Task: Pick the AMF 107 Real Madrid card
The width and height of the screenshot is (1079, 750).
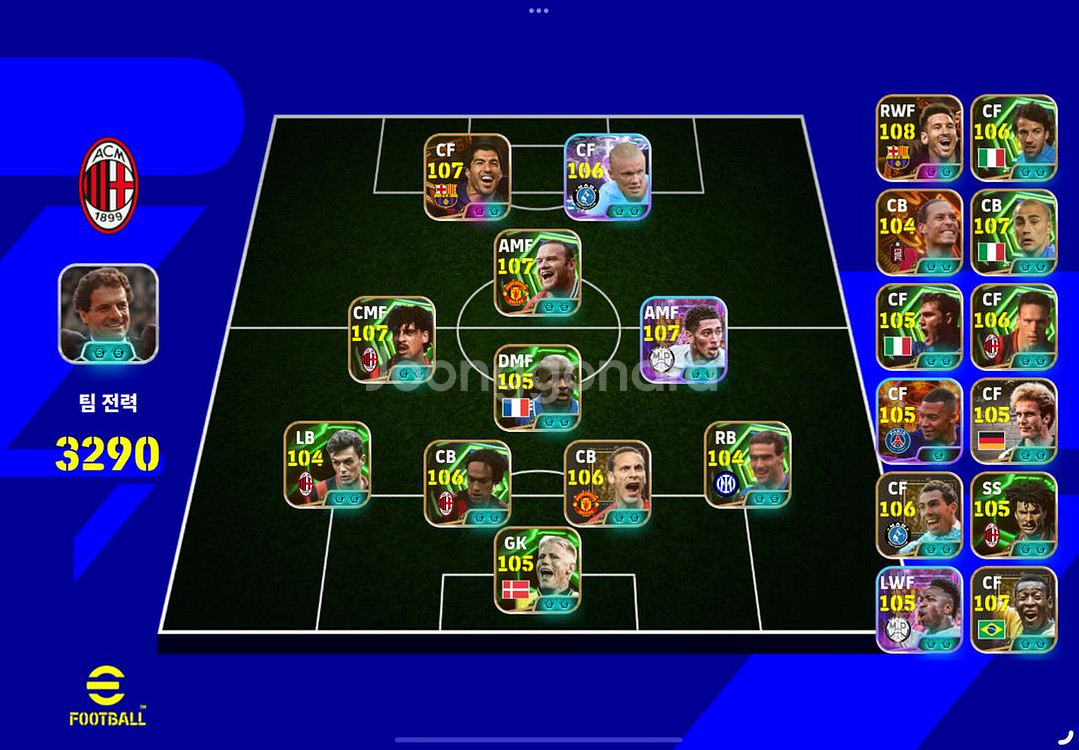Action: click(683, 338)
